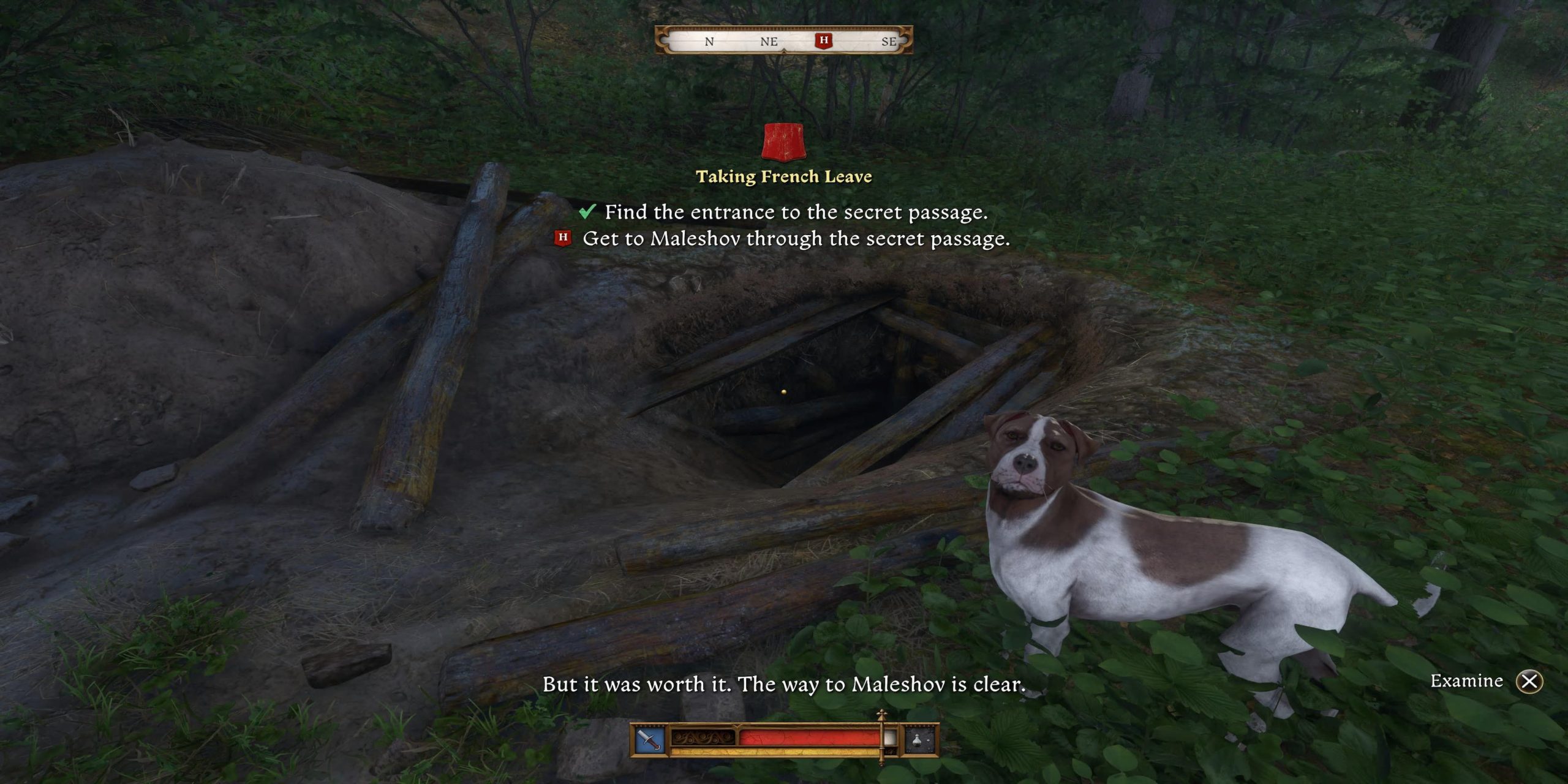Open the Taking French Leave quest title
This screenshot has width=1568, height=784.
pos(783,177)
